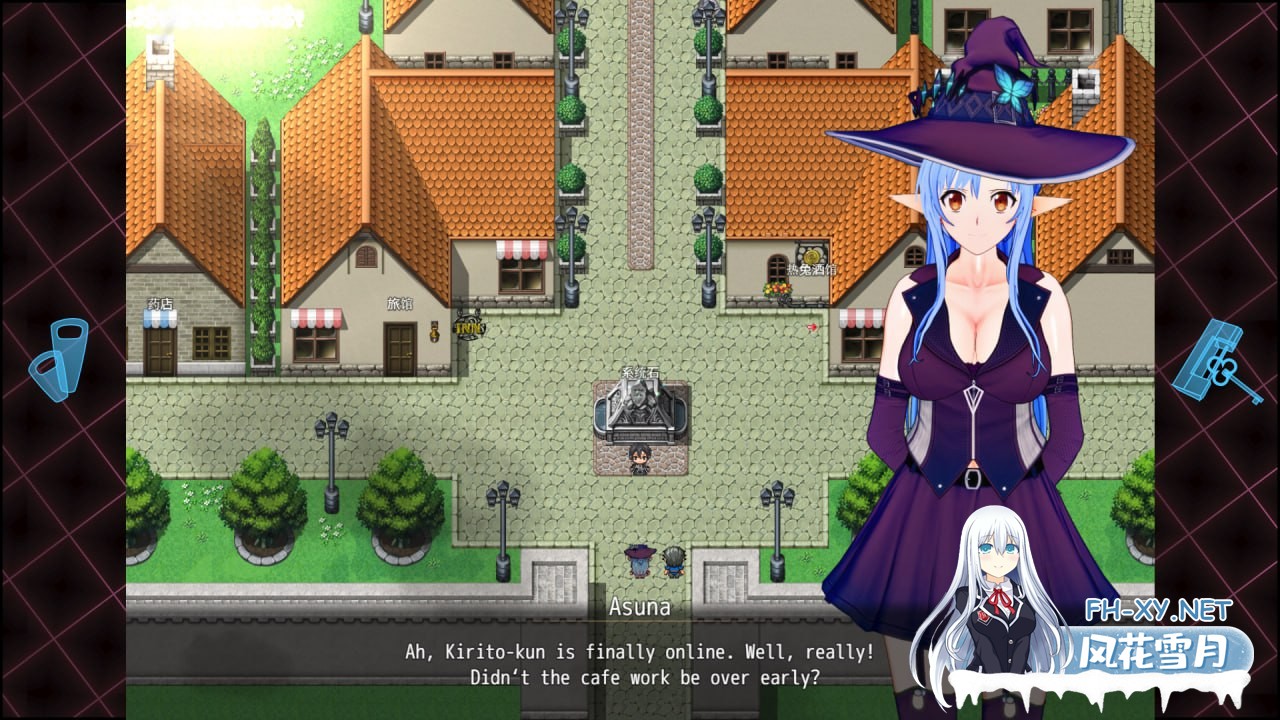
Task: Open the 药店 (pharmacy) door
Action: click(x=160, y=350)
